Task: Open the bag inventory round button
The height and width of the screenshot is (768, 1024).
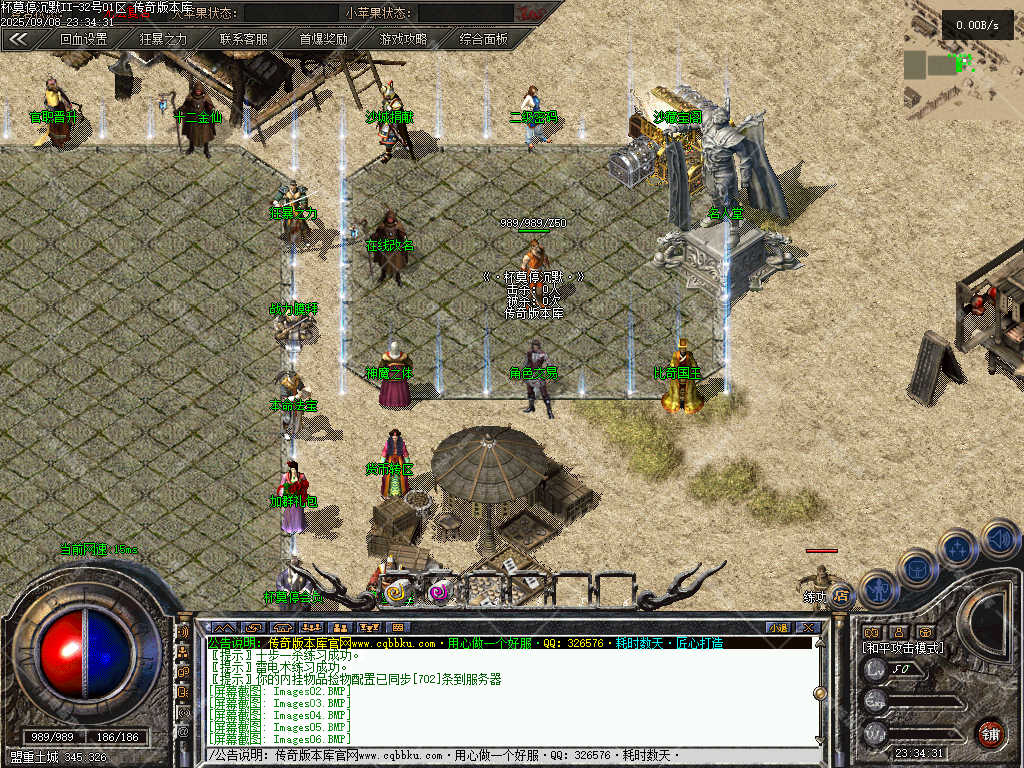Action: (918, 568)
